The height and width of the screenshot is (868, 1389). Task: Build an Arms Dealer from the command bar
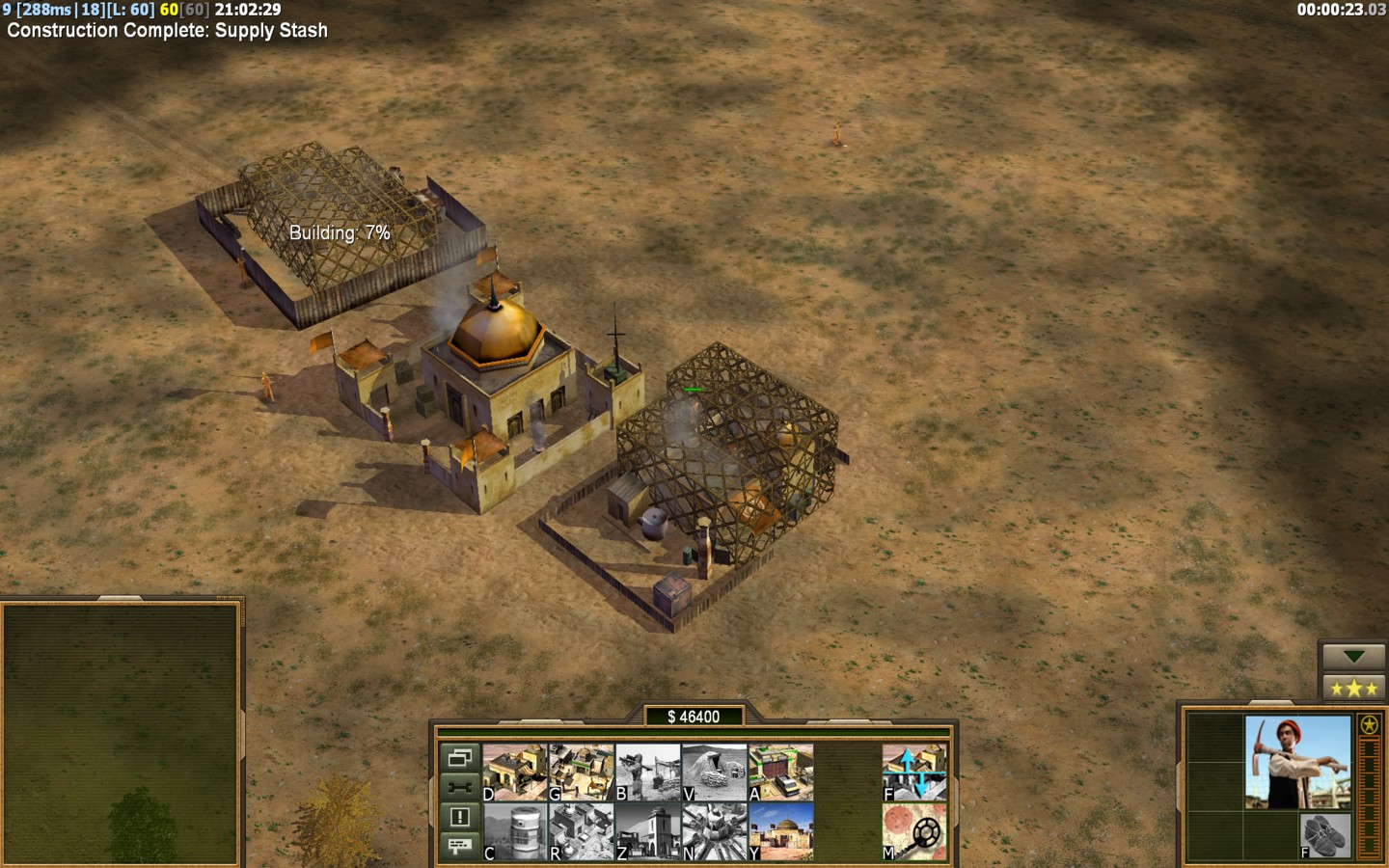point(780,772)
